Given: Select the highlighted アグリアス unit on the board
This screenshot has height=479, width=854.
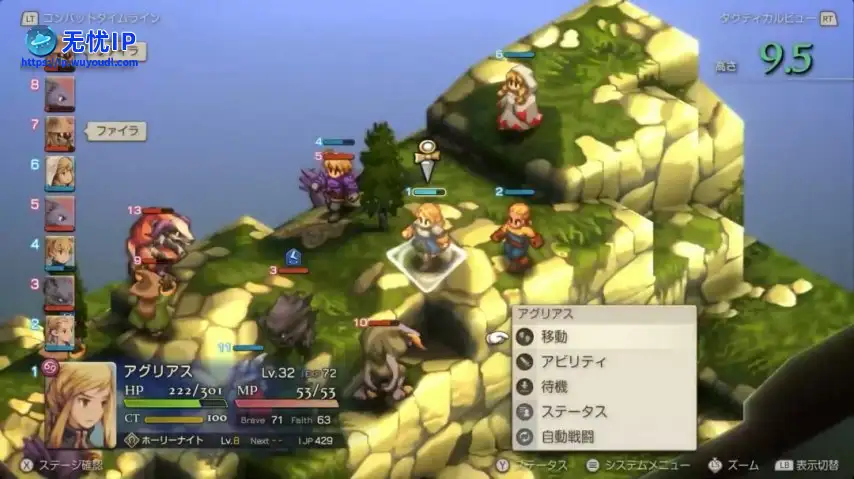Looking at the screenshot, I should pyautogui.click(x=428, y=236).
